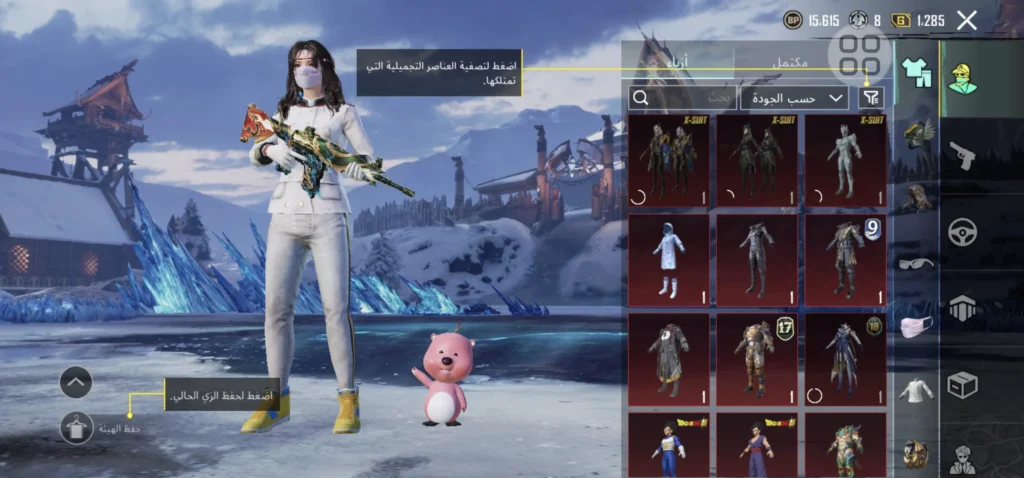Open the filter funnel for owned cosmetics
Viewport: 1024px width, 478px height.
tap(872, 97)
